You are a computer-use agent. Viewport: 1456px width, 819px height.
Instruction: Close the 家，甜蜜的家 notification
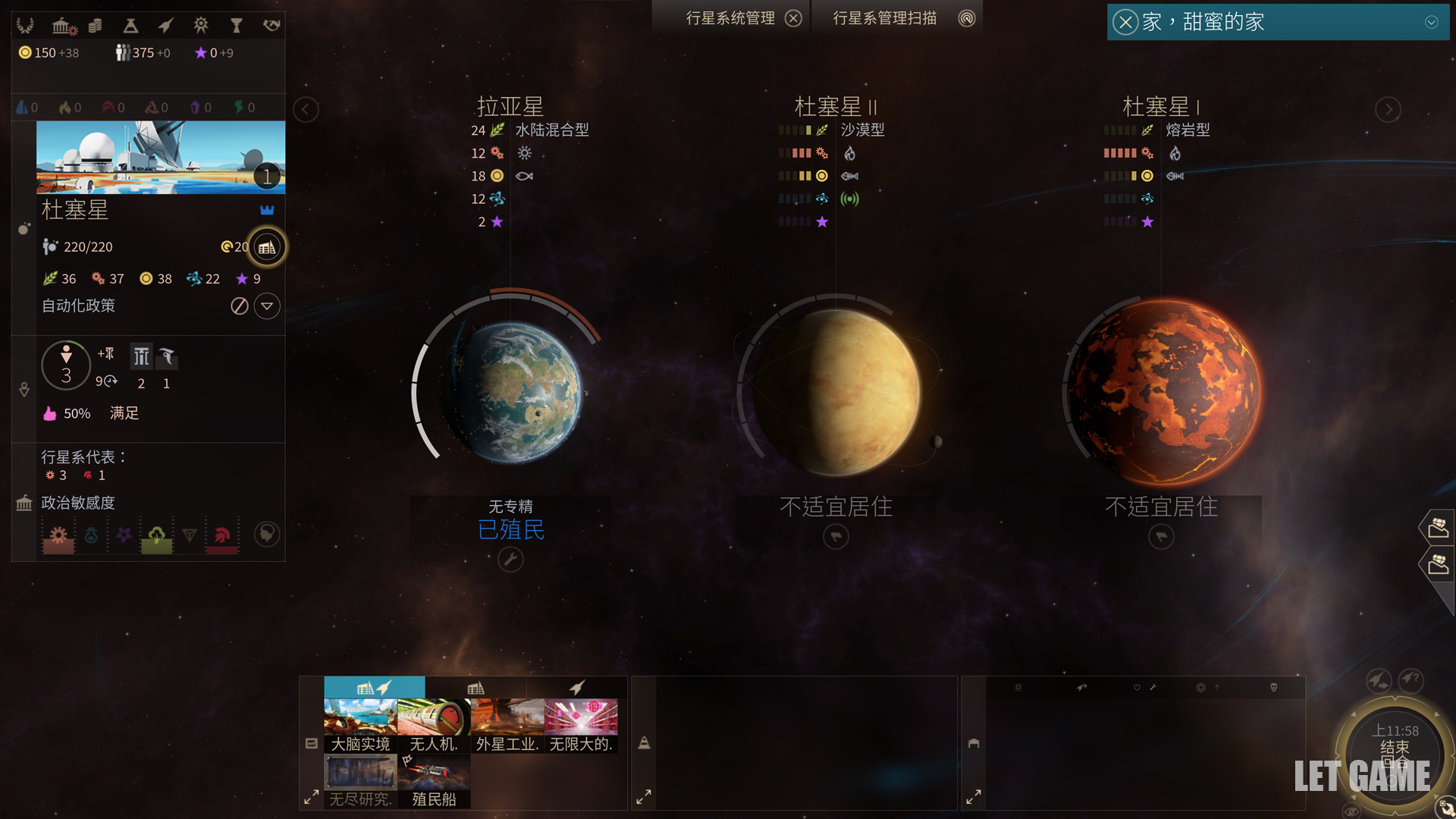1125,22
